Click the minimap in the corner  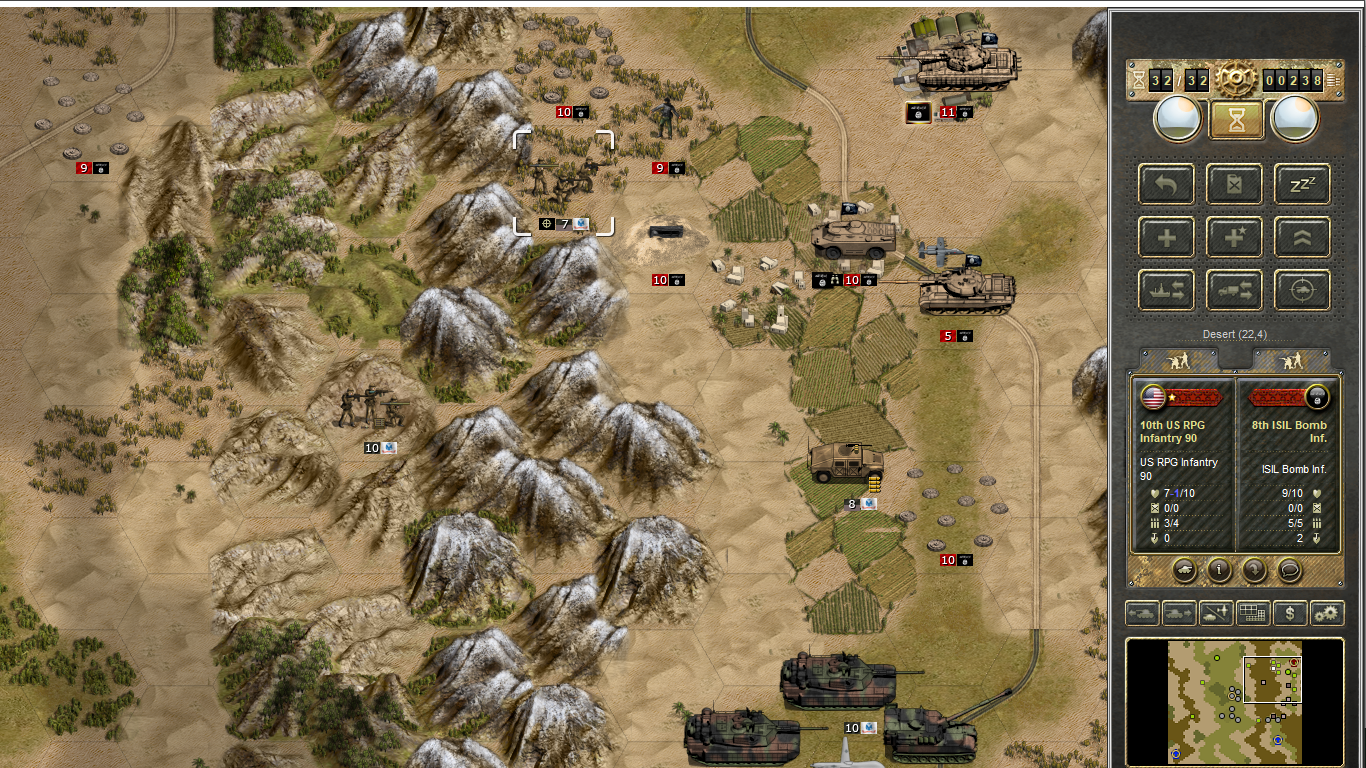click(x=1234, y=701)
